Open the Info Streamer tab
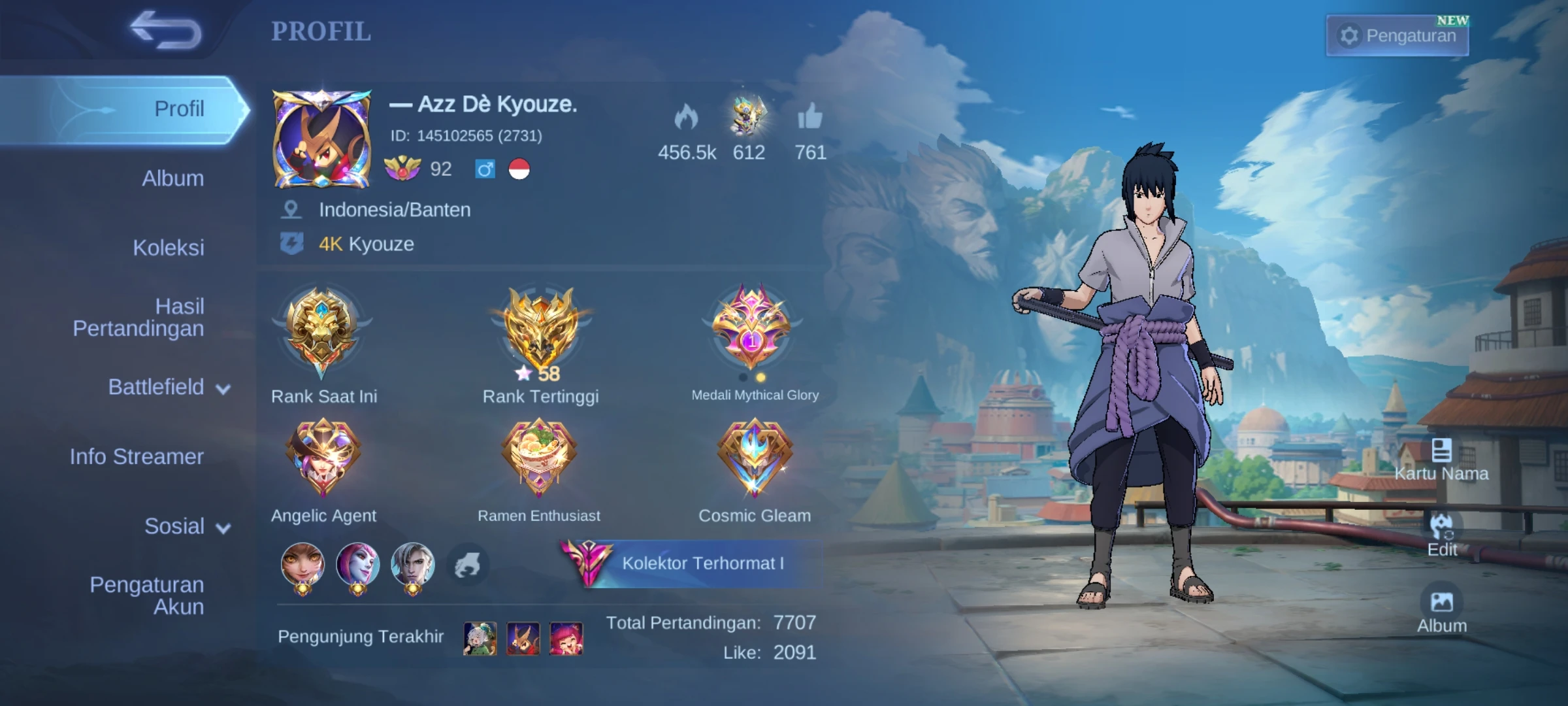This screenshot has width=1568, height=706. tap(136, 457)
